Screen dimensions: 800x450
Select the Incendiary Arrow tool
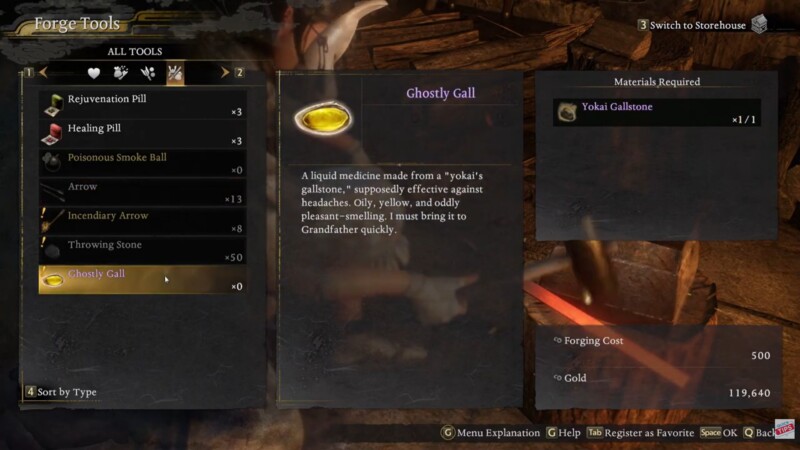(140, 221)
